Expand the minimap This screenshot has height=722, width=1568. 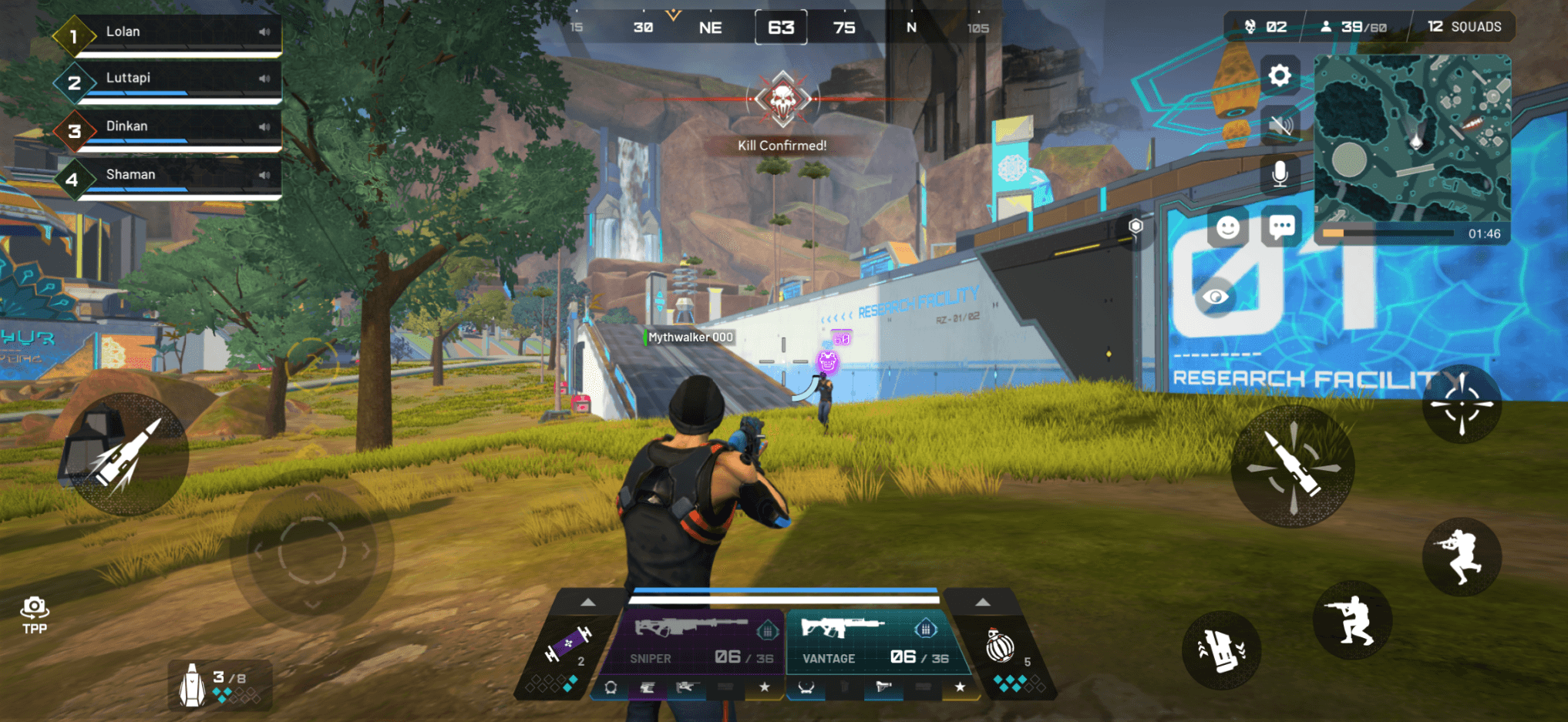coord(1412,139)
